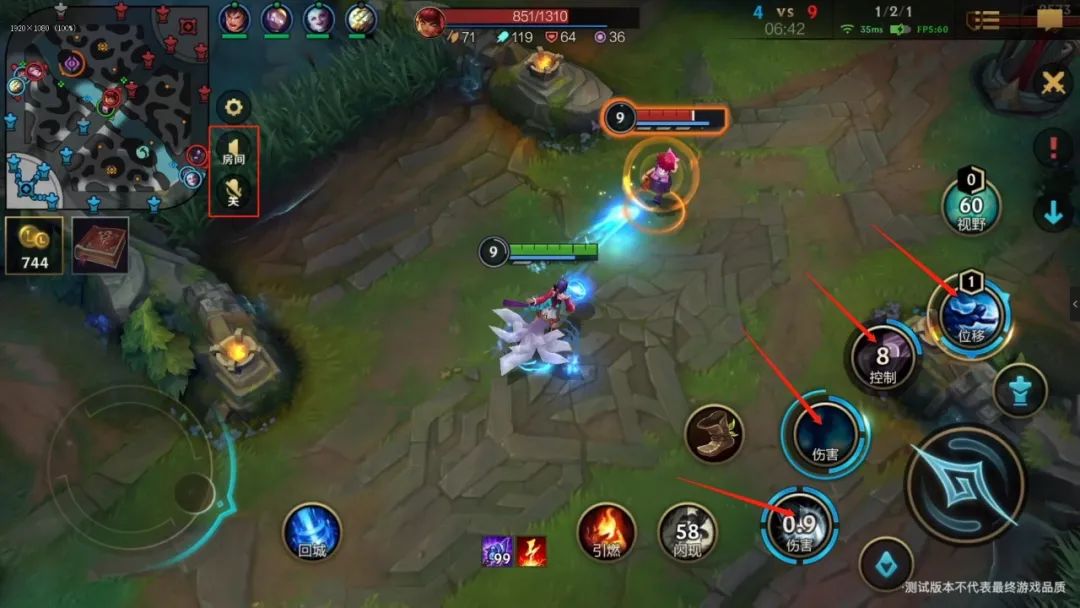This screenshot has width=1080, height=608.
Task: Tap the tower-target button above the attack button
Action: point(1020,390)
